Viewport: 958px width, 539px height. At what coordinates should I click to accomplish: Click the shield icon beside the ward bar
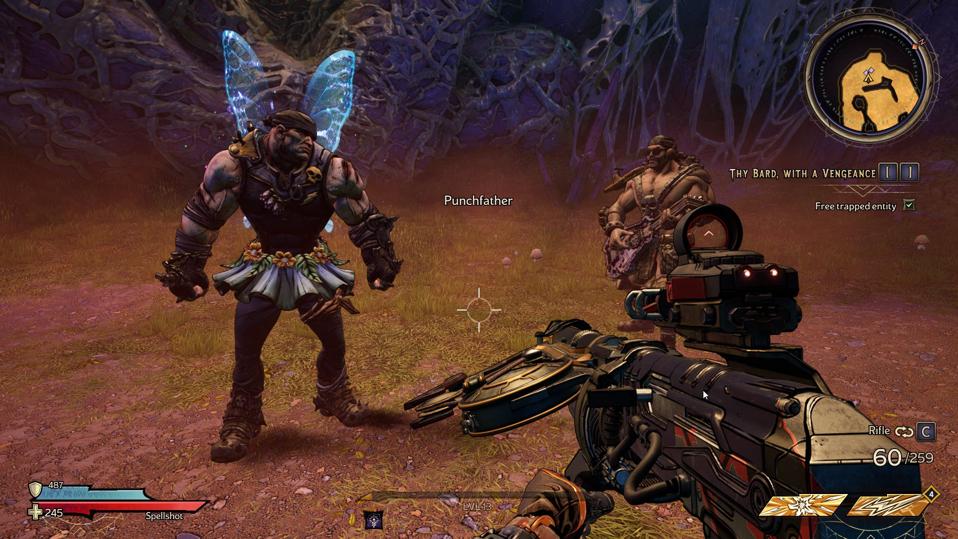point(36,490)
